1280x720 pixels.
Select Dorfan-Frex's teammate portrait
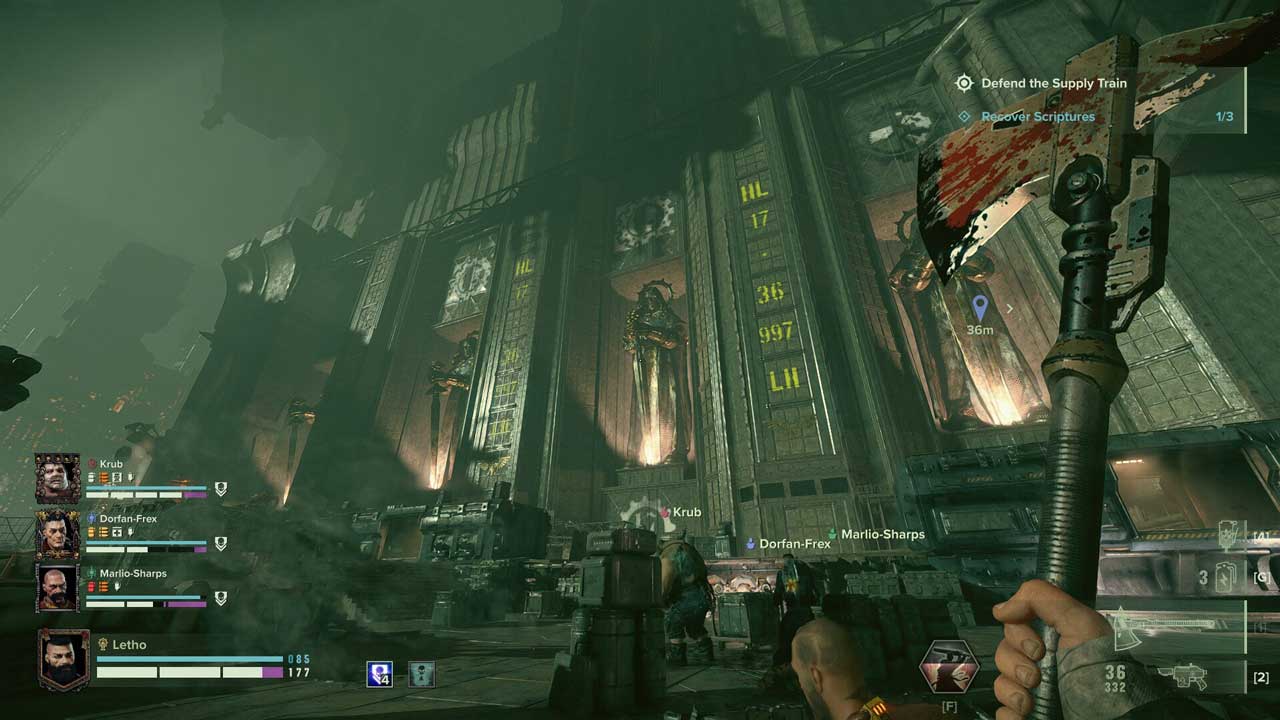(58, 534)
